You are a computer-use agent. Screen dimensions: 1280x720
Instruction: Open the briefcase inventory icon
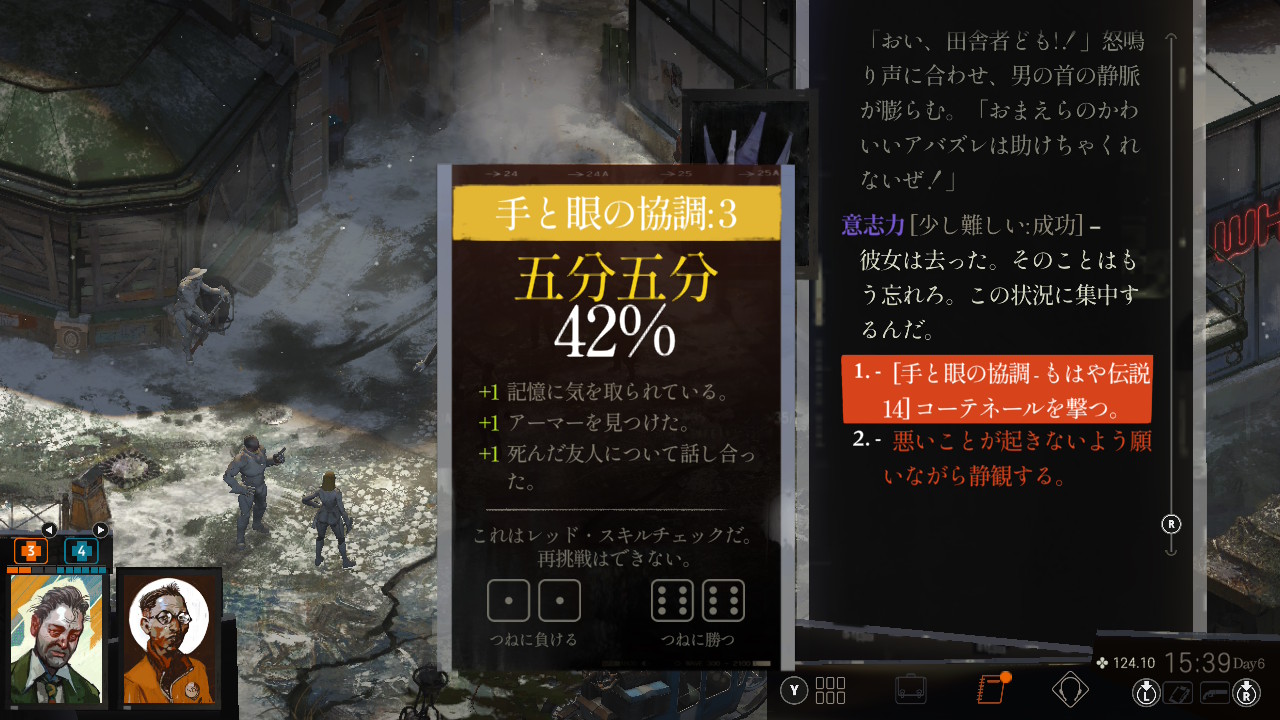coord(910,689)
